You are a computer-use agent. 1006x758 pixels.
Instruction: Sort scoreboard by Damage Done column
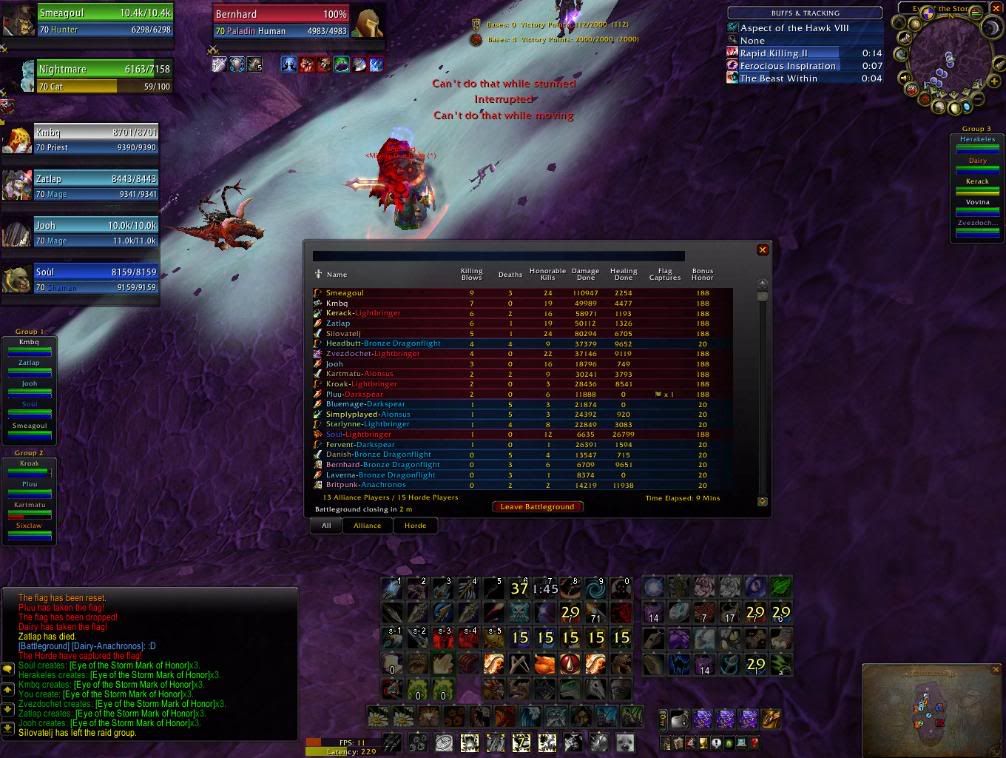584,274
